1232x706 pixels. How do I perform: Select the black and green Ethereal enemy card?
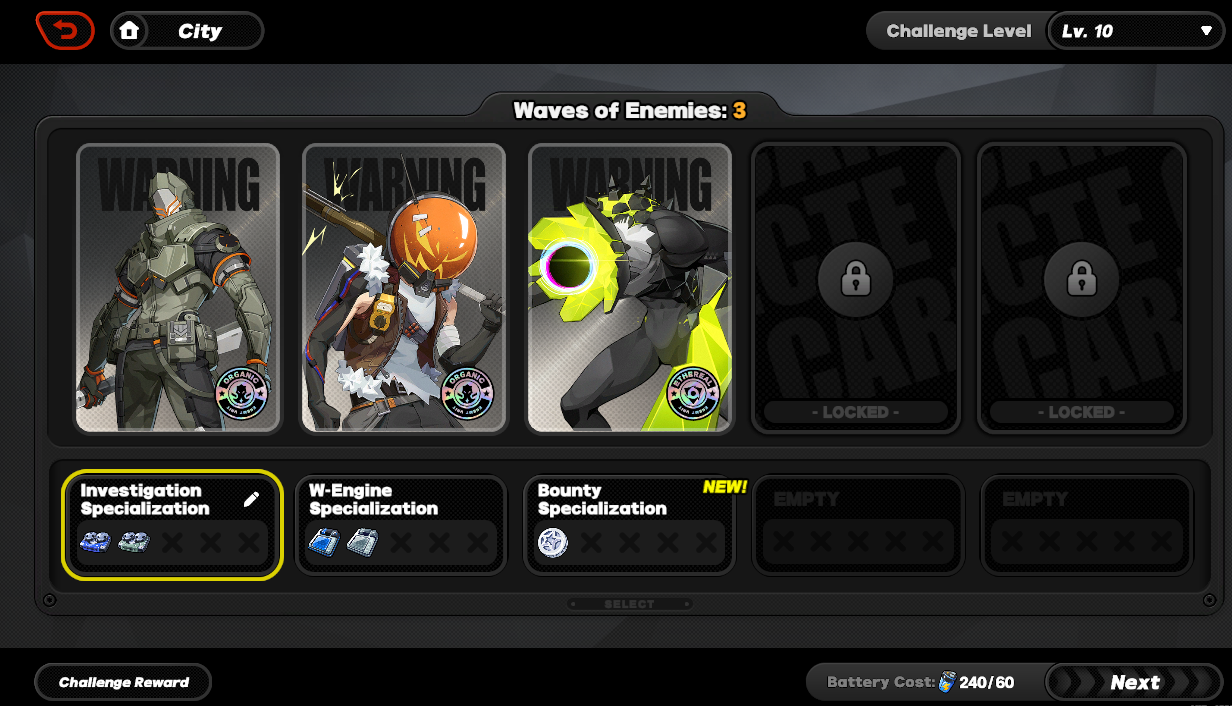[x=630, y=288]
